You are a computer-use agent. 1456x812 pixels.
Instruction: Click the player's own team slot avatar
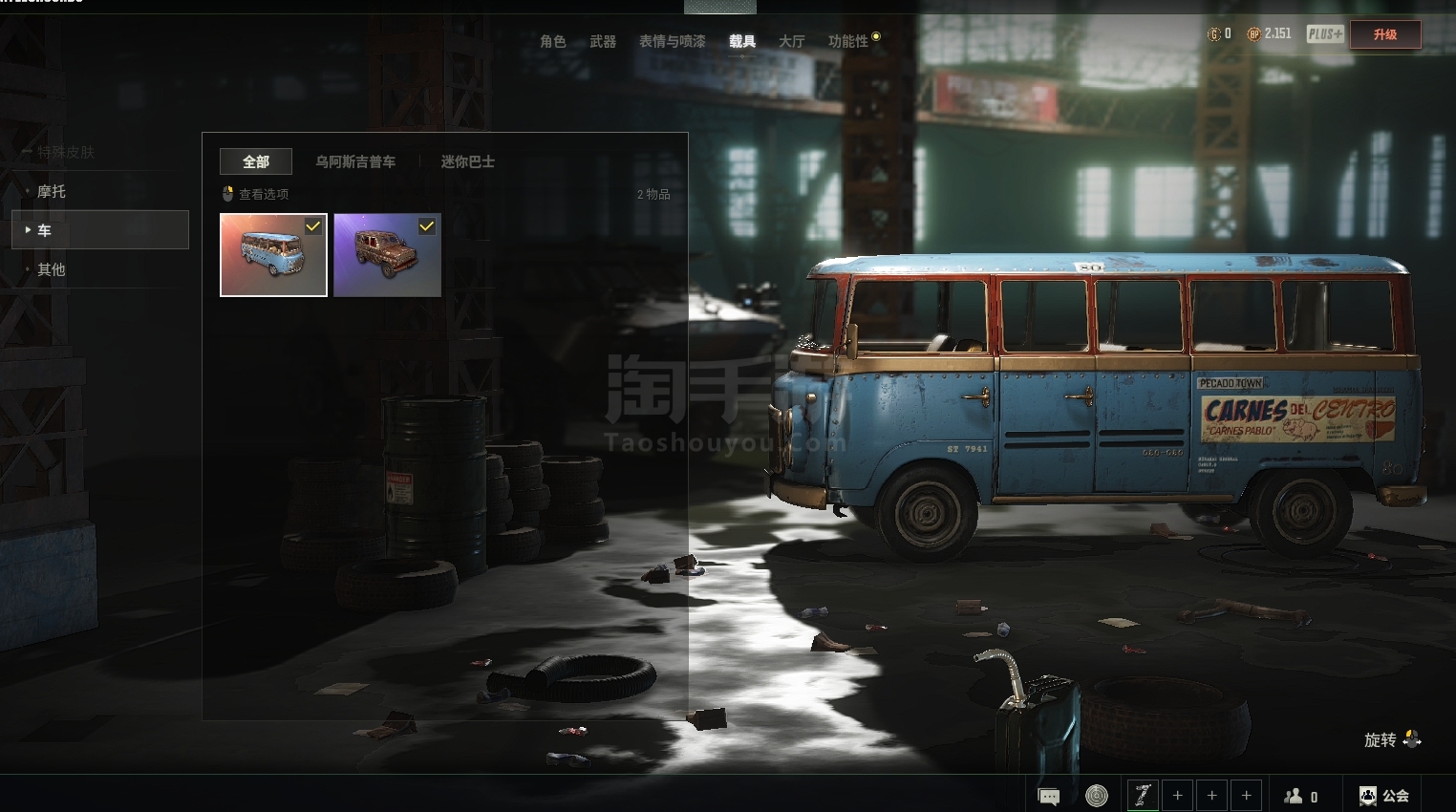pos(1143,795)
